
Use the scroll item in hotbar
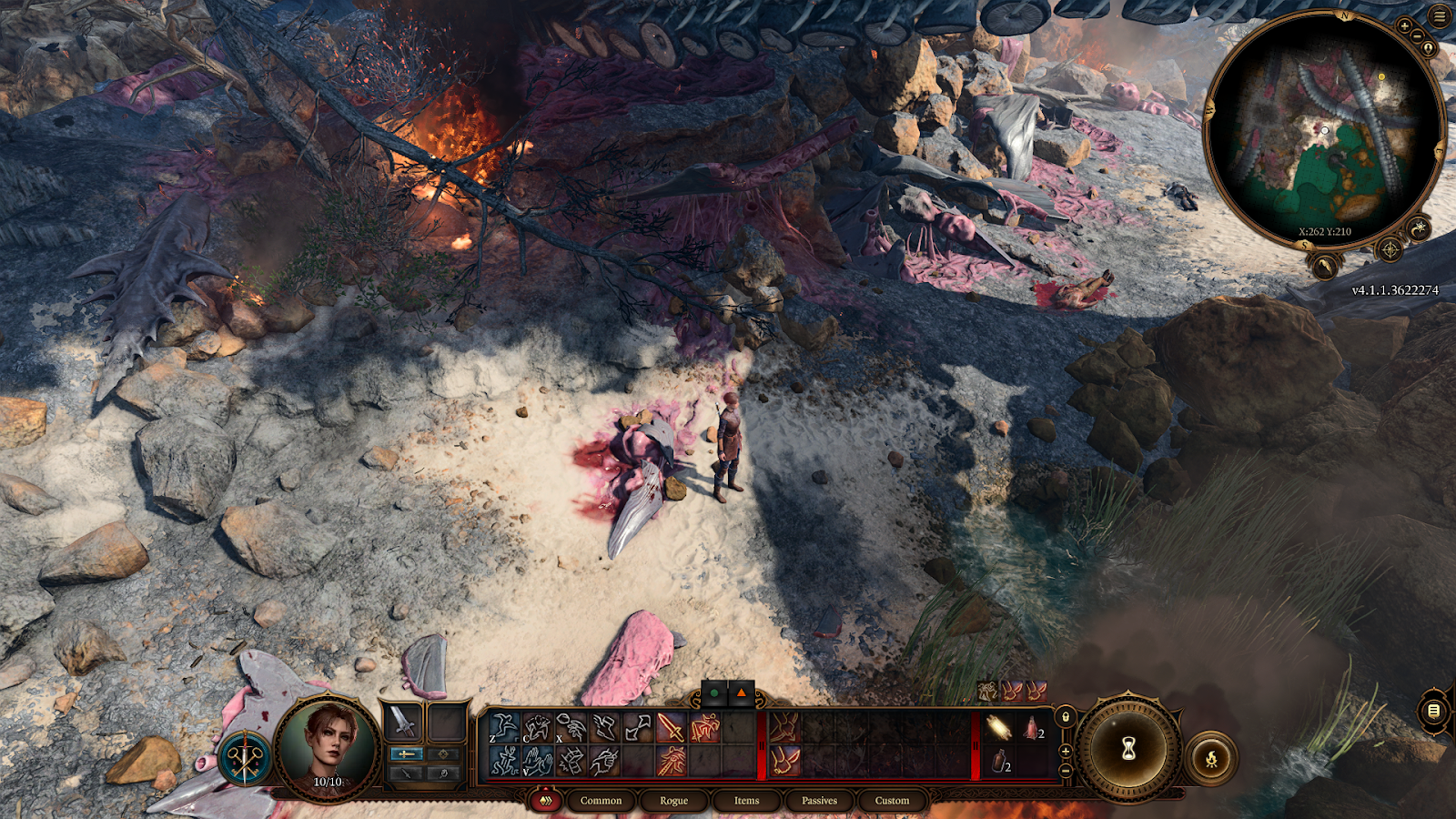coord(998,727)
